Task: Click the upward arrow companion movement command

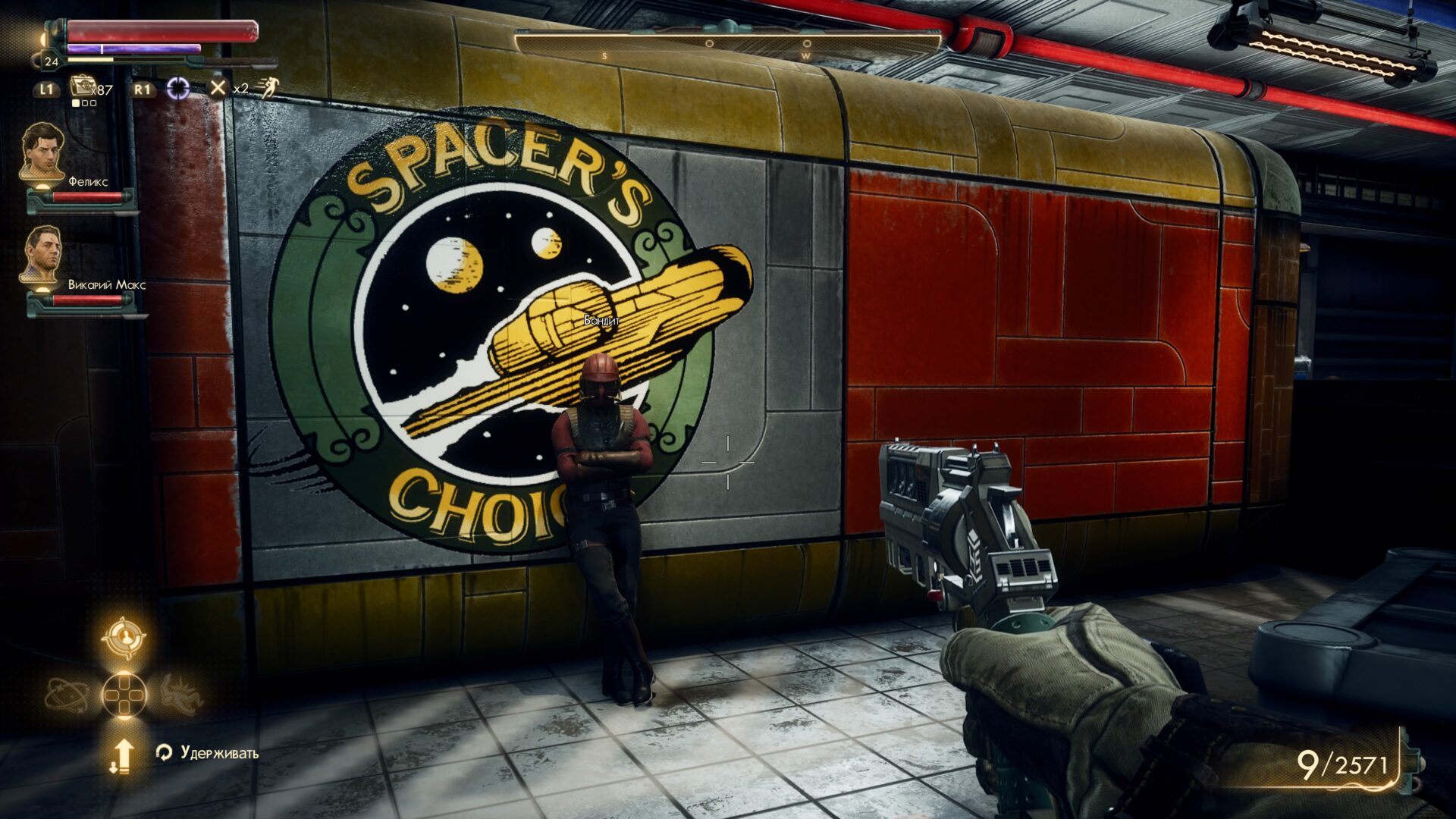Action: tap(123, 755)
